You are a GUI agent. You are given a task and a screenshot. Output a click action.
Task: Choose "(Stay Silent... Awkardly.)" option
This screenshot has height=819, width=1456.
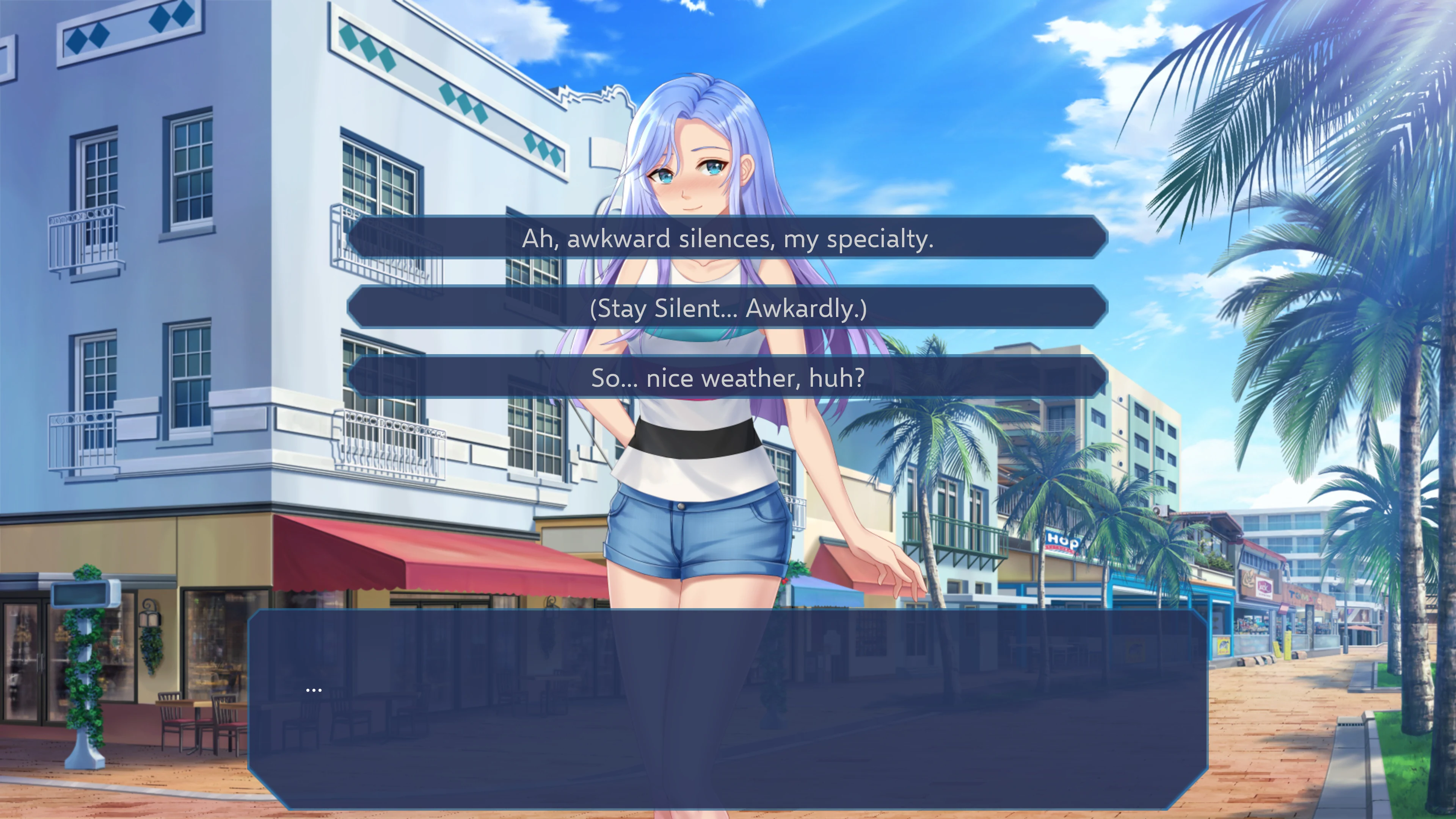pyautogui.click(x=728, y=309)
